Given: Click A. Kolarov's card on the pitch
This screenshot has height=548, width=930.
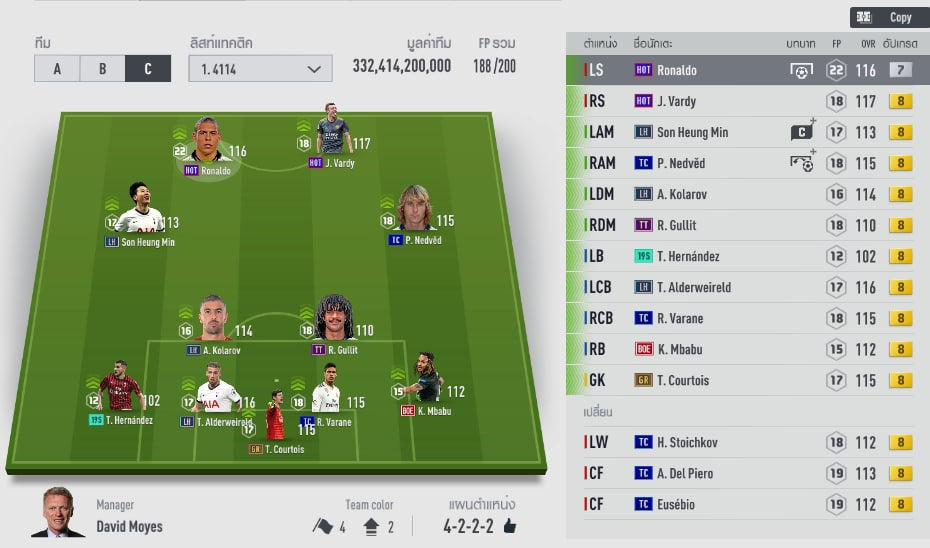Looking at the screenshot, I should (213, 322).
